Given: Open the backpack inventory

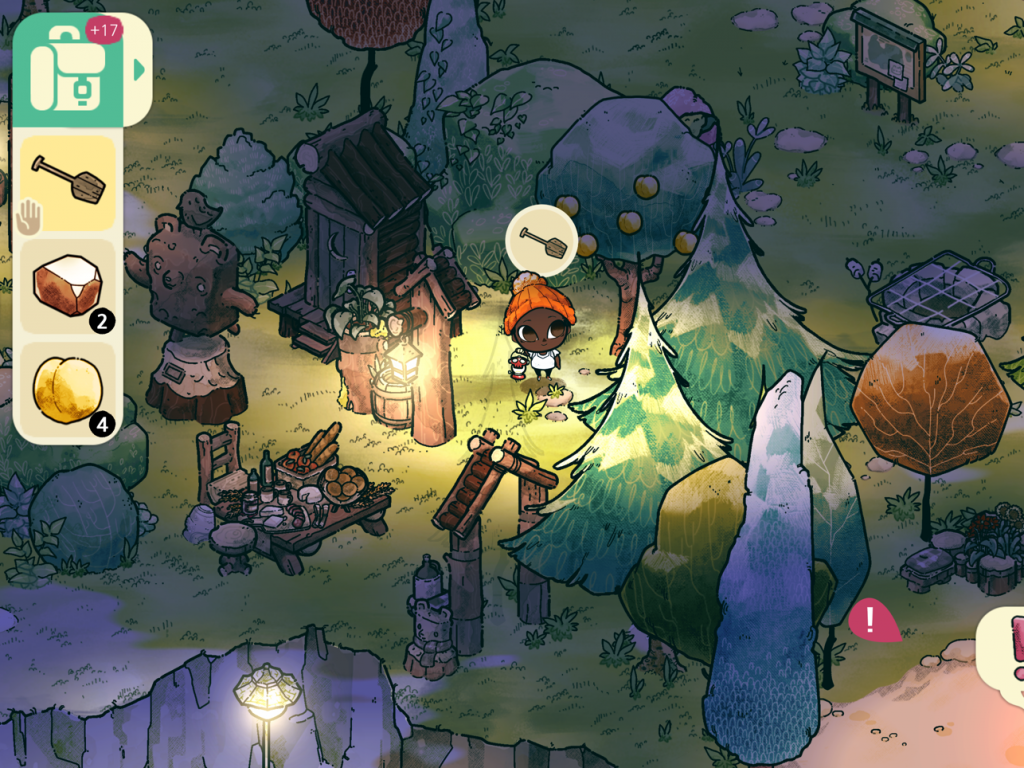Looking at the screenshot, I should [x=67, y=70].
